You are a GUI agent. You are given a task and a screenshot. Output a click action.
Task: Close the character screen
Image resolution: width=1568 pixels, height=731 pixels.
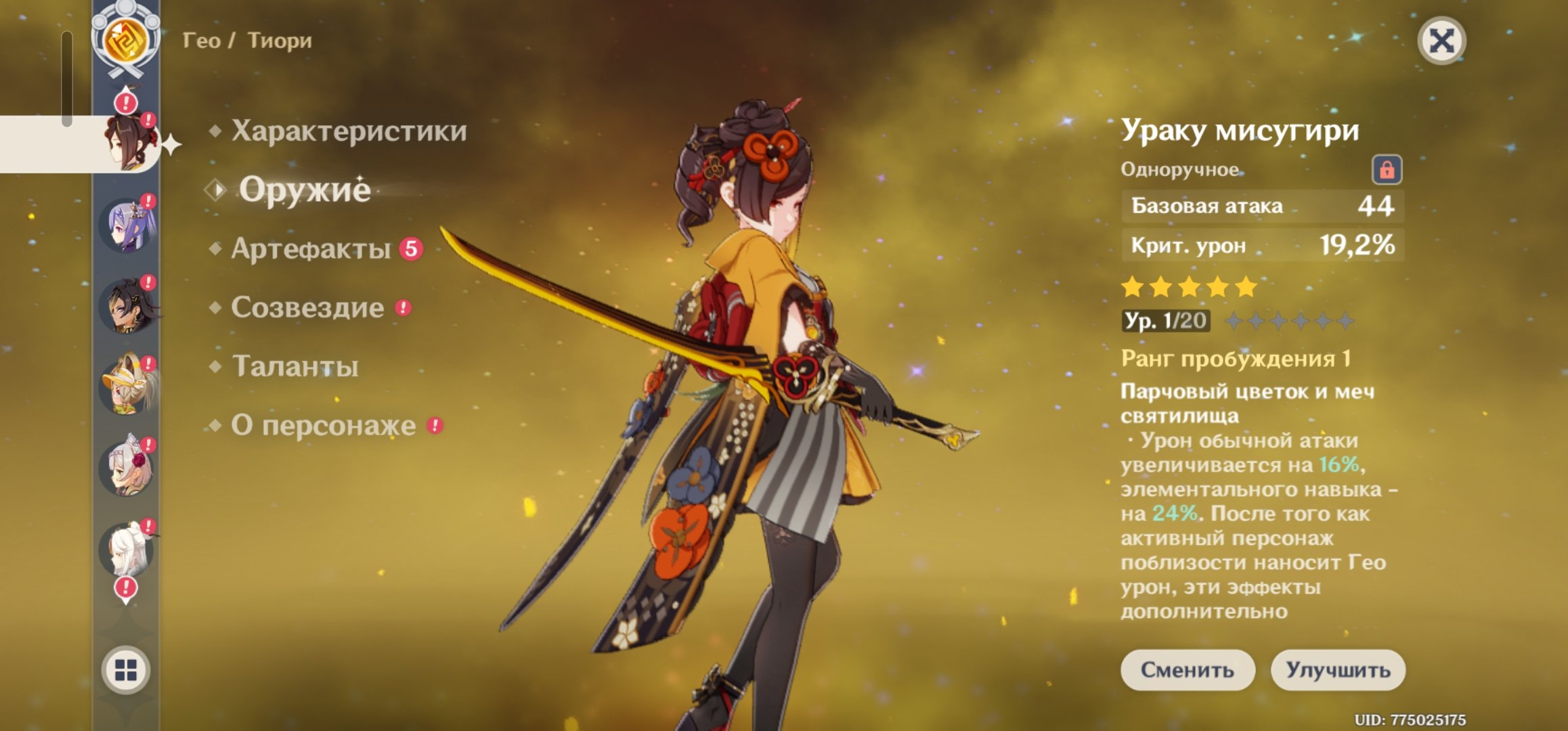tap(1441, 41)
